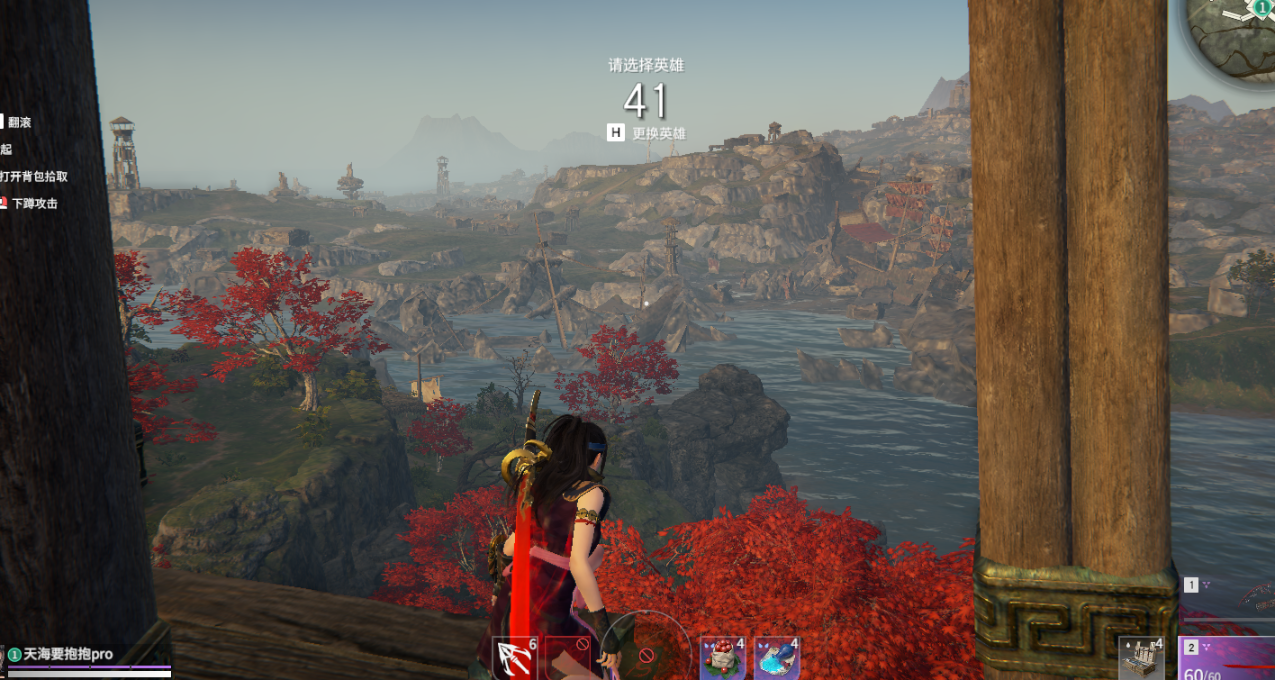The height and width of the screenshot is (680, 1275).
Task: Select the purple weapon slot 2
Action: coord(1226,658)
